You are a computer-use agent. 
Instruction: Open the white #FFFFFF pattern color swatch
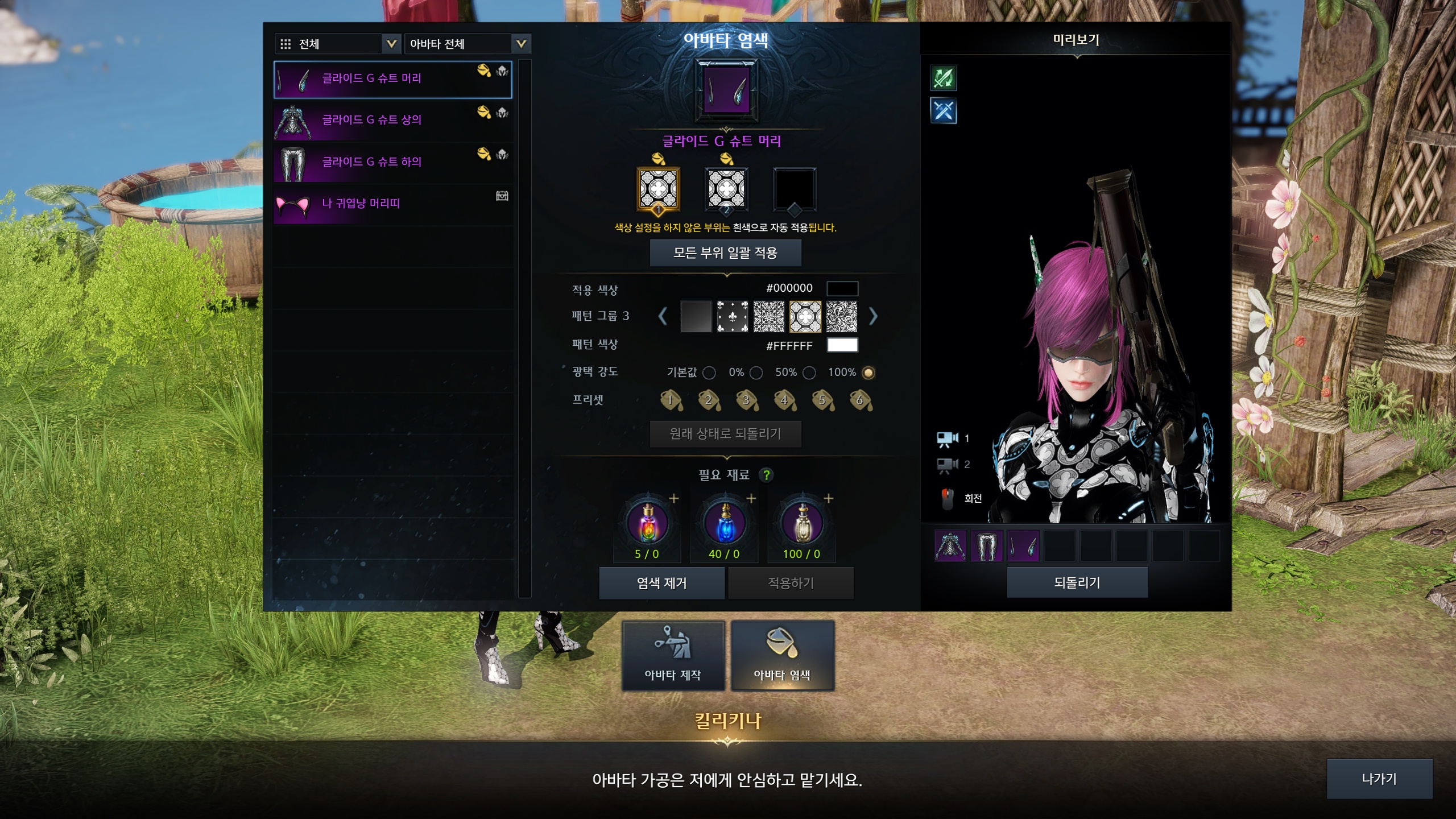pos(842,345)
